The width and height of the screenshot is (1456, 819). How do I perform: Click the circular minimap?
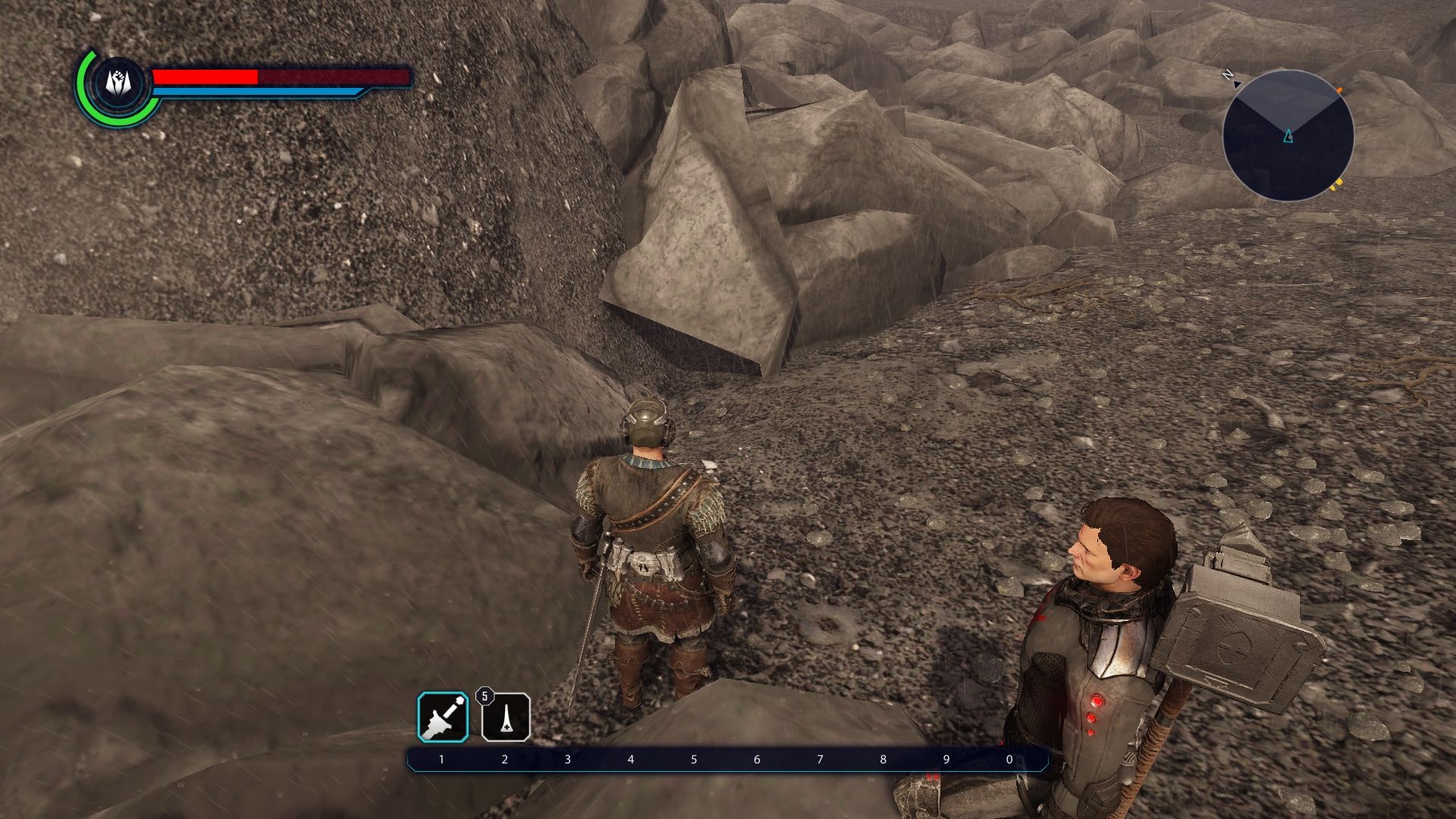(1288, 136)
